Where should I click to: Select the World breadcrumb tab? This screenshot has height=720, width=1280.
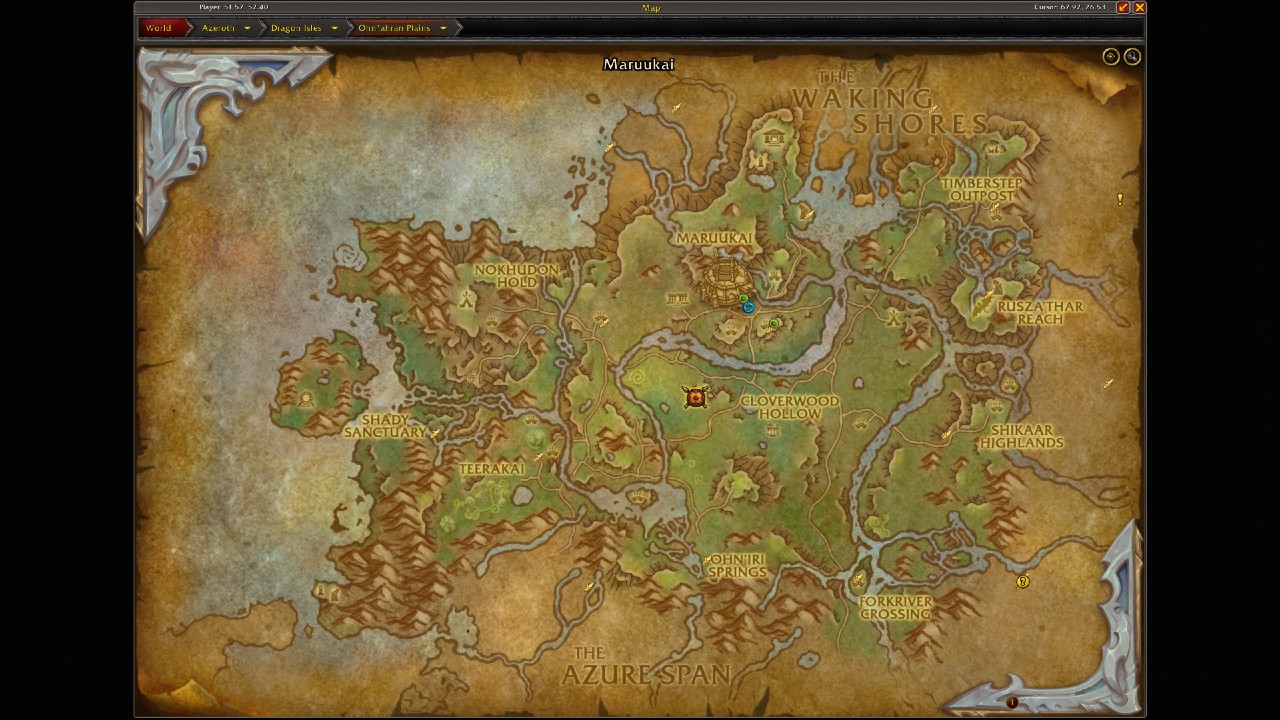coord(158,27)
